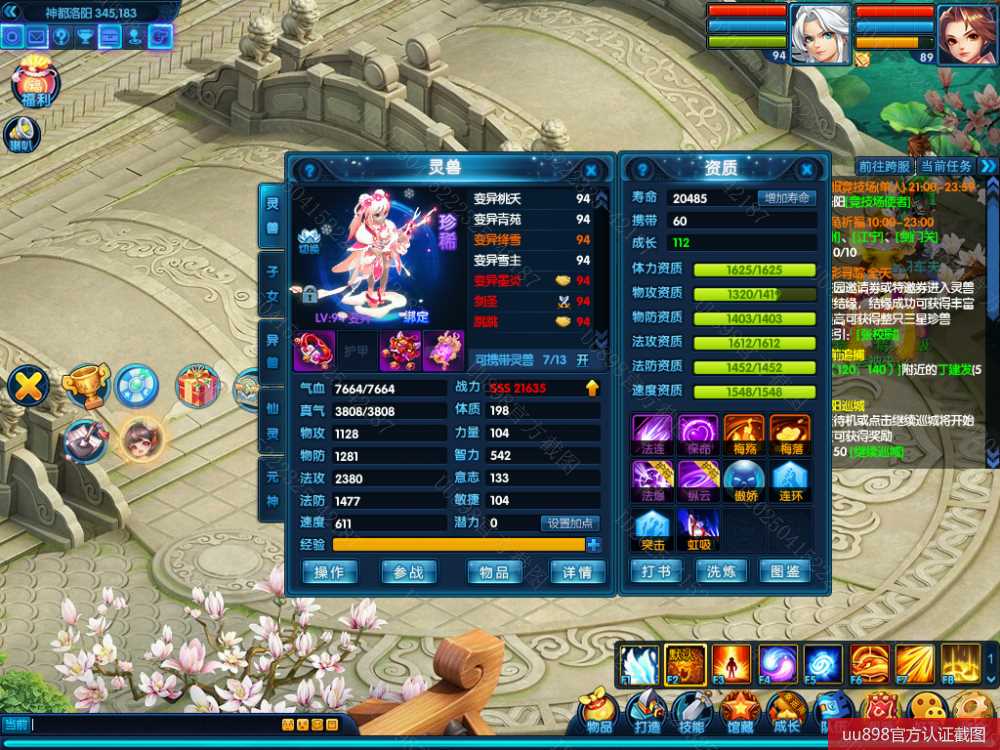Open the pet panel's 物品 items button
The width and height of the screenshot is (1000, 750).
coord(494,572)
